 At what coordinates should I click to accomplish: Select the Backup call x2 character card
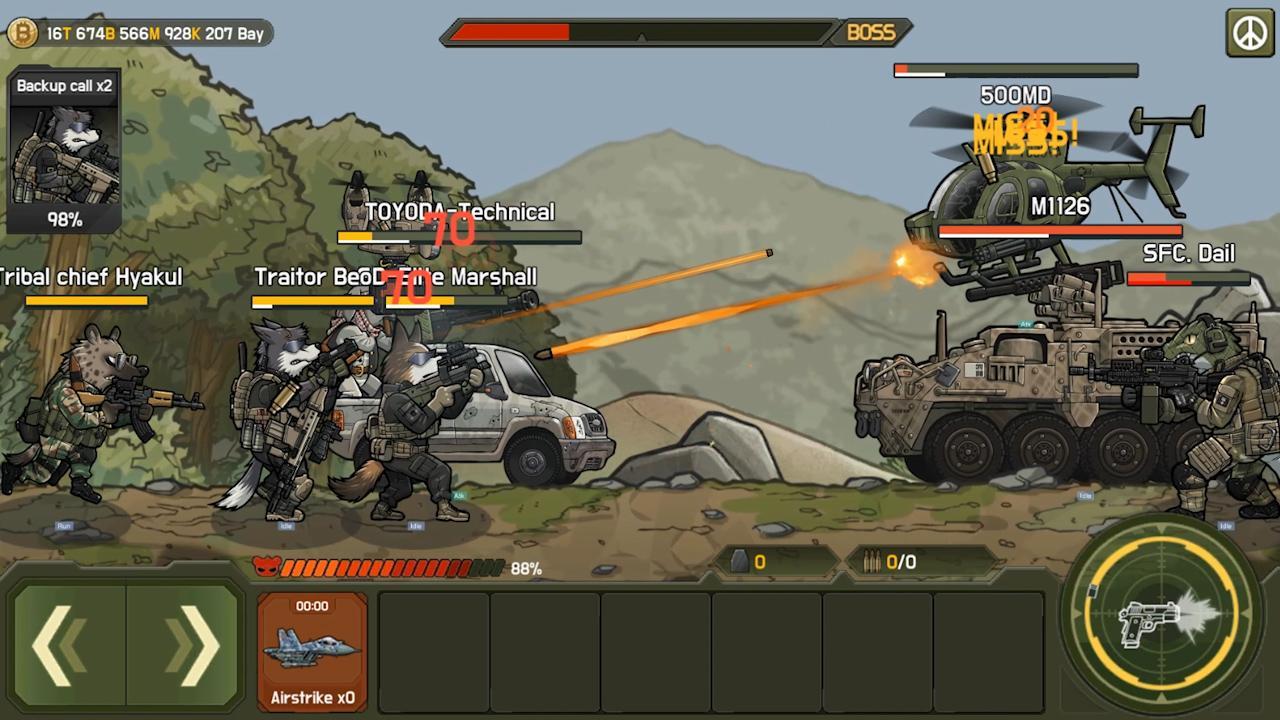coord(64,150)
